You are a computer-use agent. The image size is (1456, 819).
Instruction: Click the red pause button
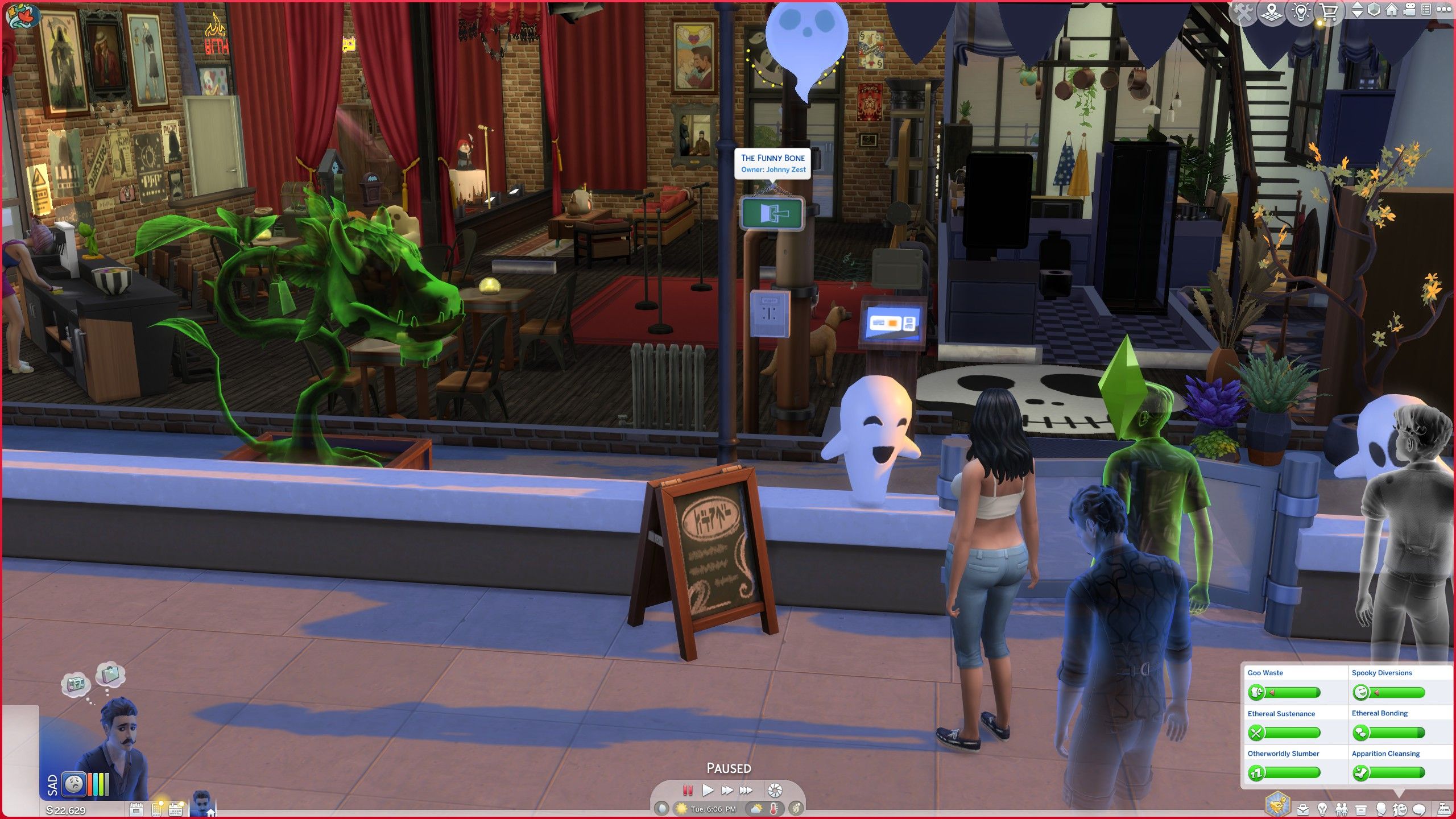pos(688,790)
